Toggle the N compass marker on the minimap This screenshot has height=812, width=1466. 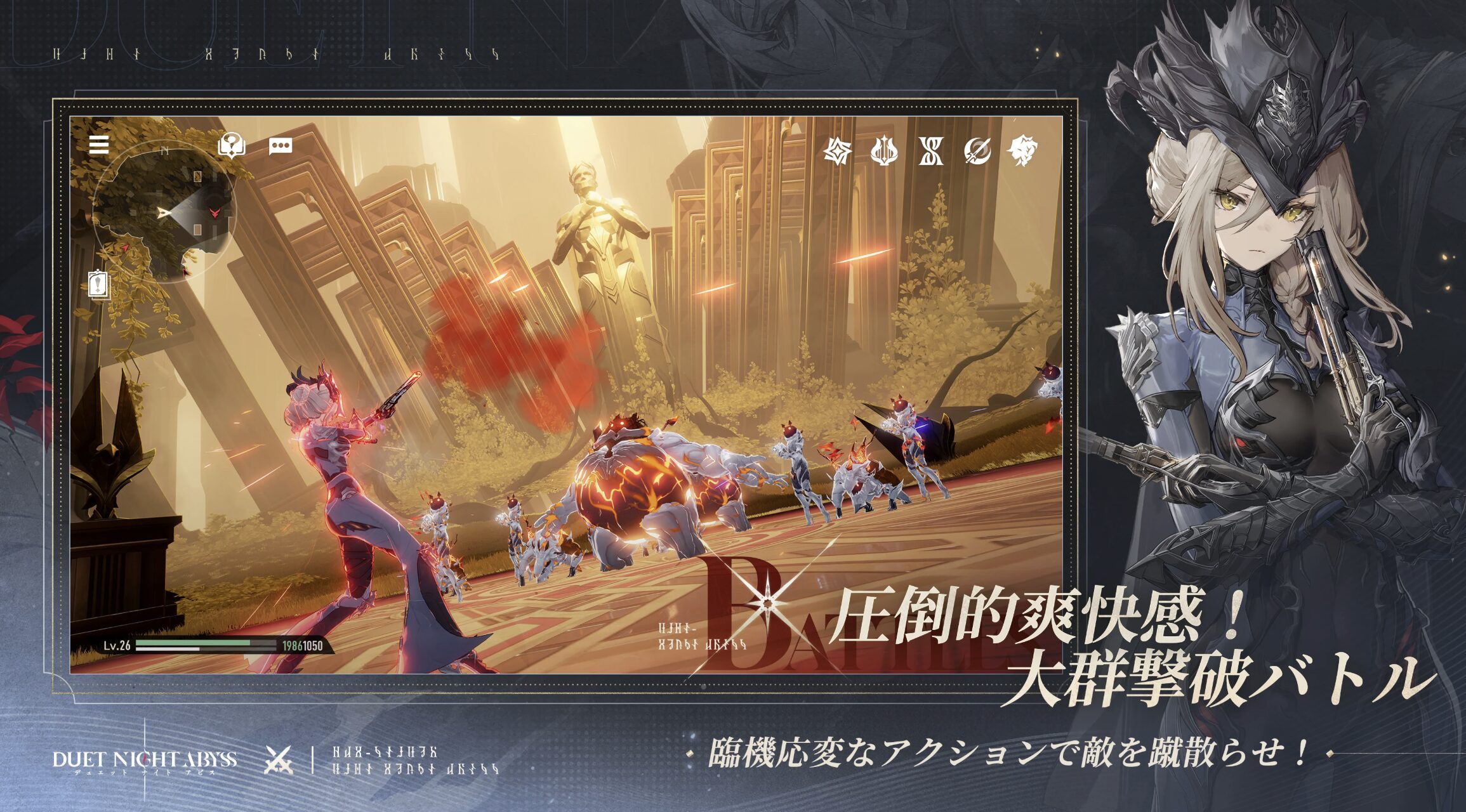click(165, 150)
